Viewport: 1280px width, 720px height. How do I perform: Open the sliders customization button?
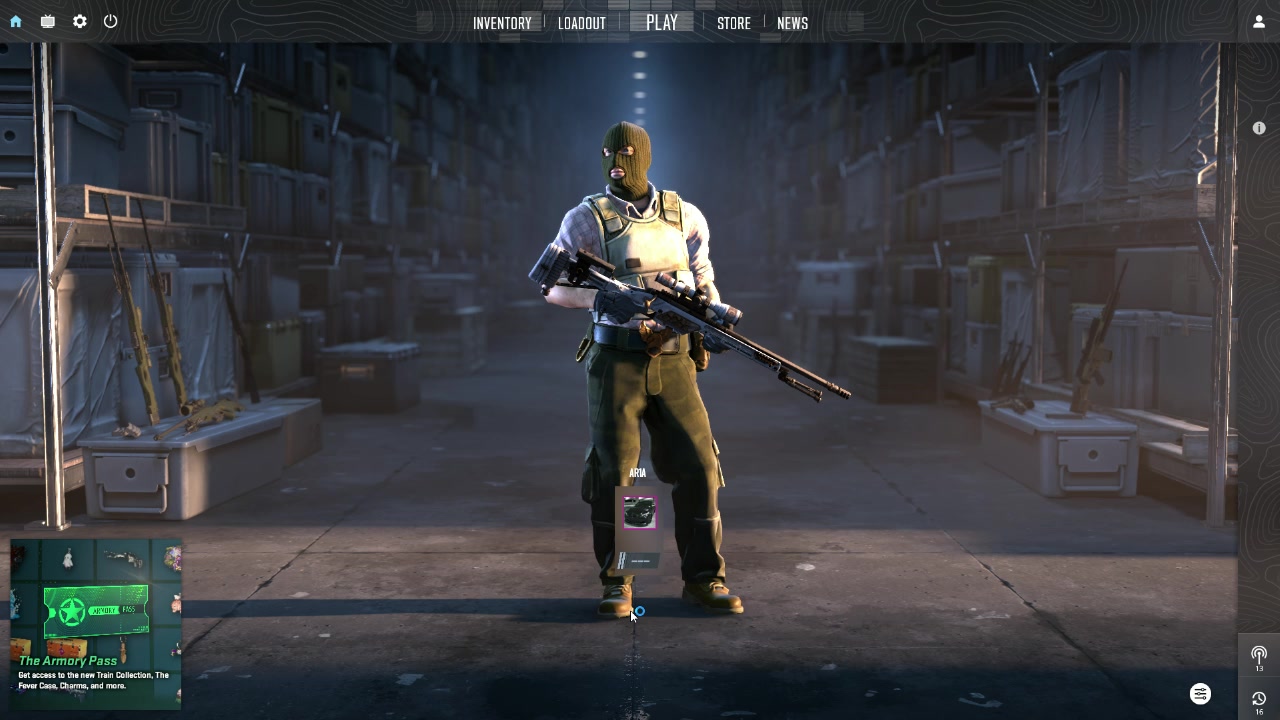point(1201,694)
